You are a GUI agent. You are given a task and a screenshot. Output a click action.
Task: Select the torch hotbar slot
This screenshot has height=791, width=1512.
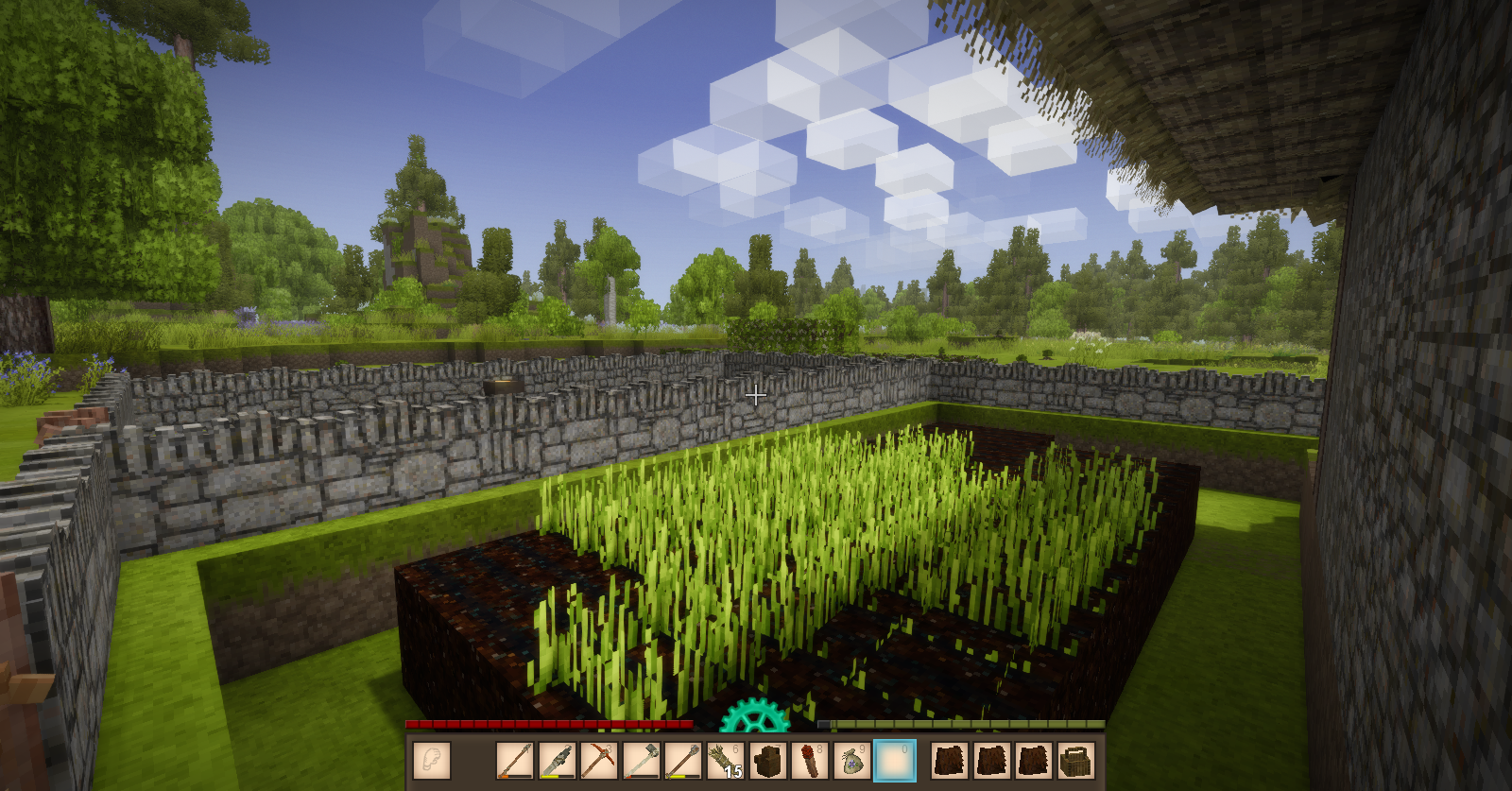pyautogui.click(x=809, y=761)
